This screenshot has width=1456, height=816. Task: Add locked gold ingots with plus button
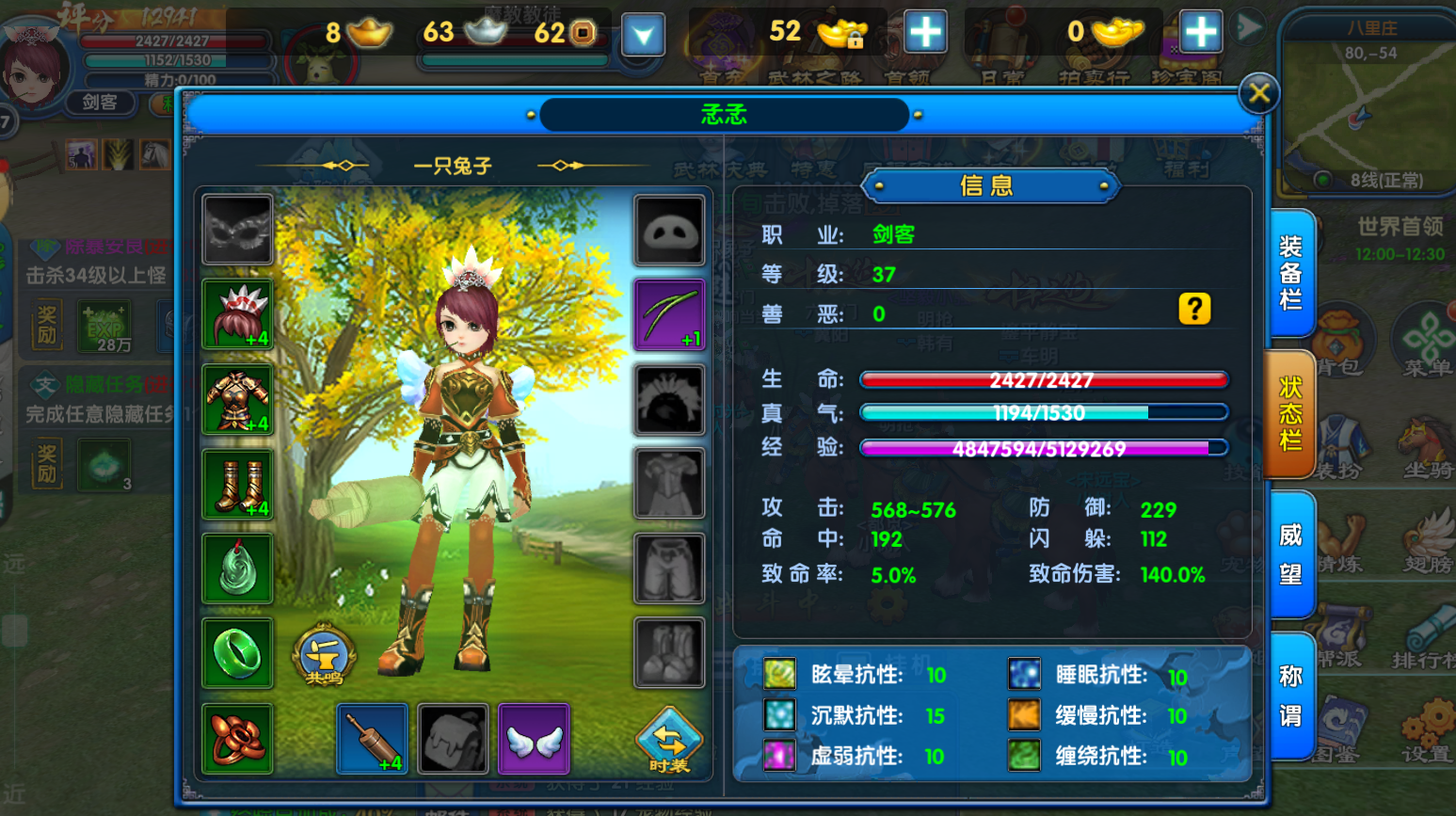[x=925, y=33]
